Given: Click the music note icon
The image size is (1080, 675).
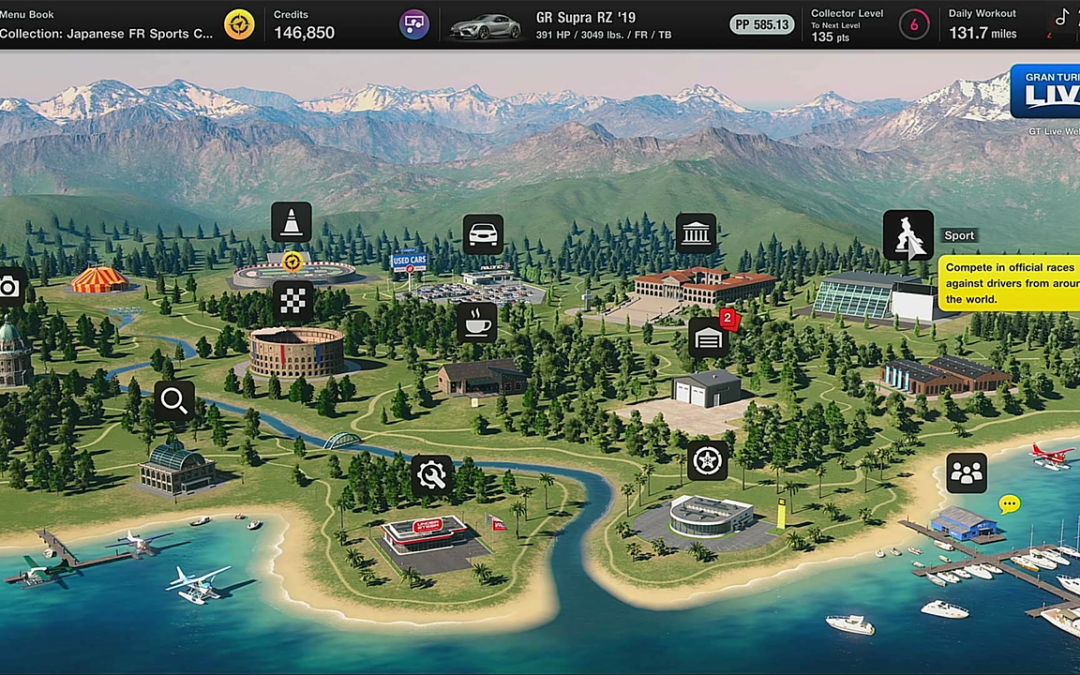Looking at the screenshot, I should [1062, 17].
